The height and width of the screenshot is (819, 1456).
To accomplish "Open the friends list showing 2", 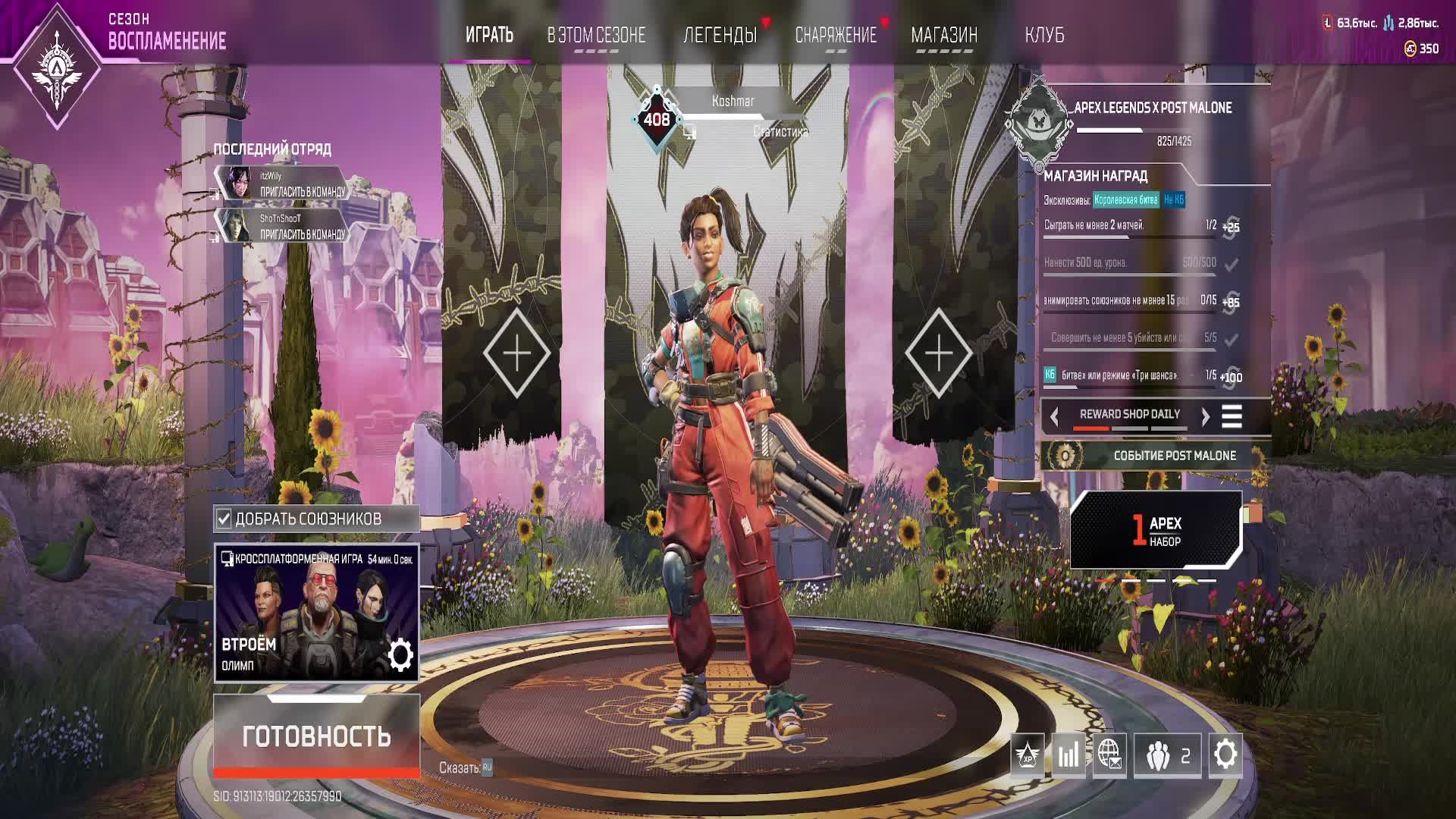I will (1167, 755).
